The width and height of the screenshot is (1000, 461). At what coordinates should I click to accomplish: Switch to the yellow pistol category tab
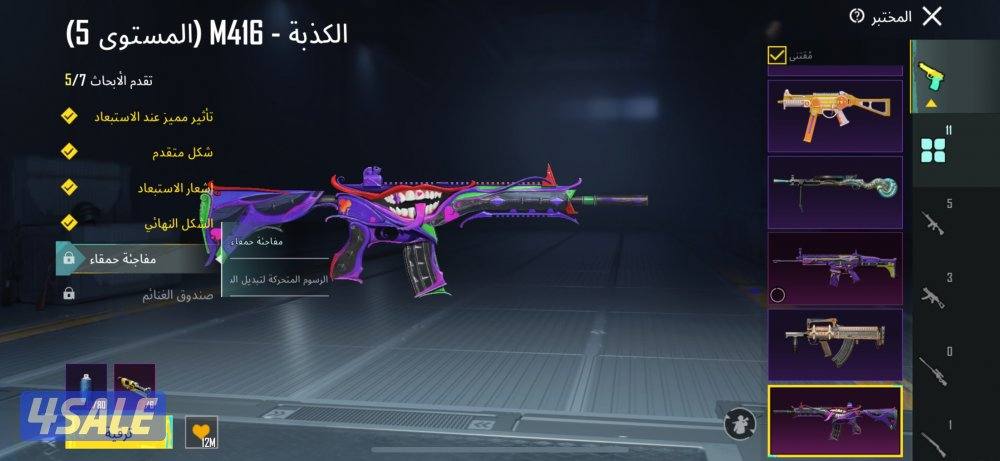point(932,78)
